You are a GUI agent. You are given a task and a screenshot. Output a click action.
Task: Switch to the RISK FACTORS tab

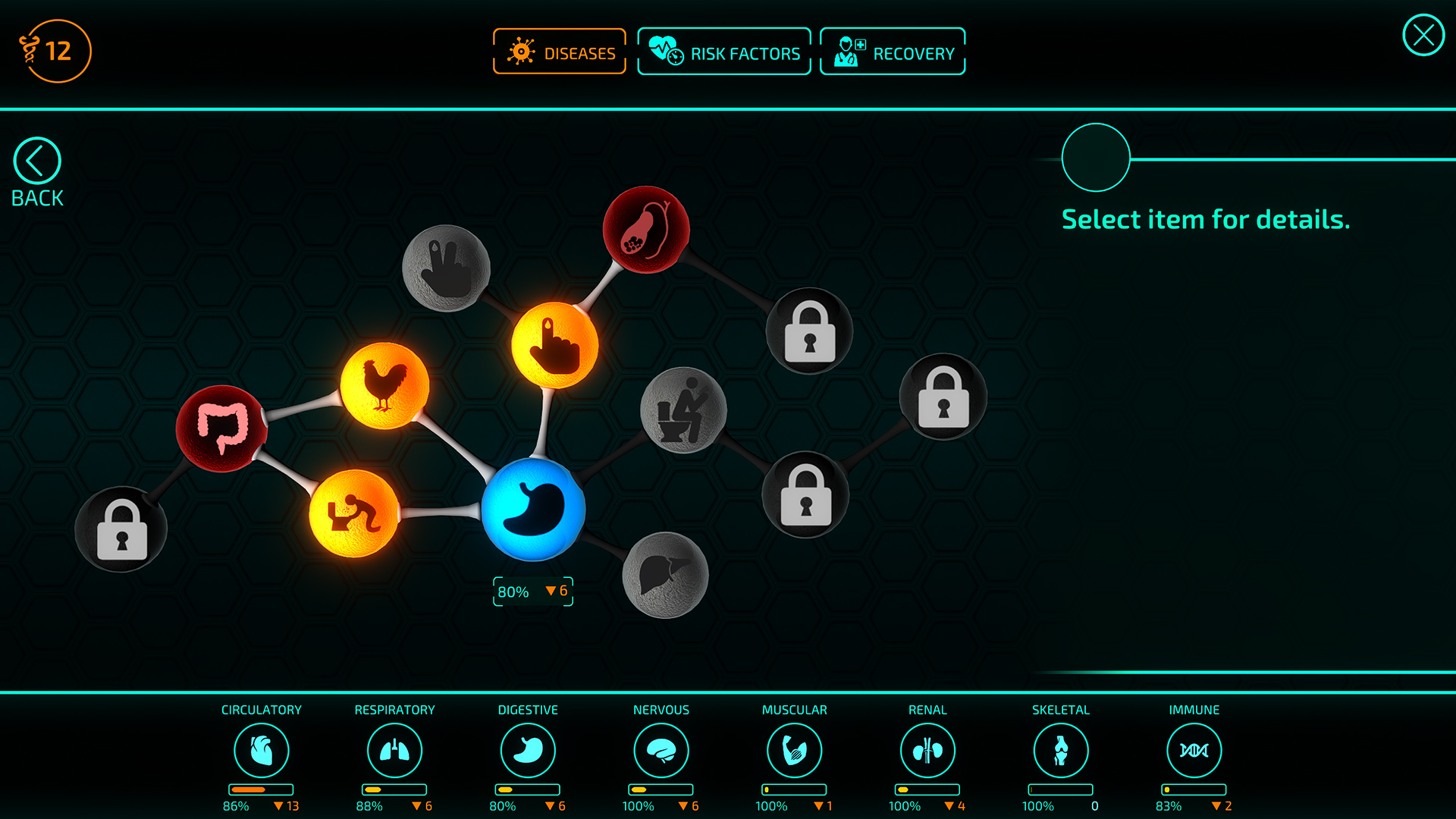(x=724, y=51)
